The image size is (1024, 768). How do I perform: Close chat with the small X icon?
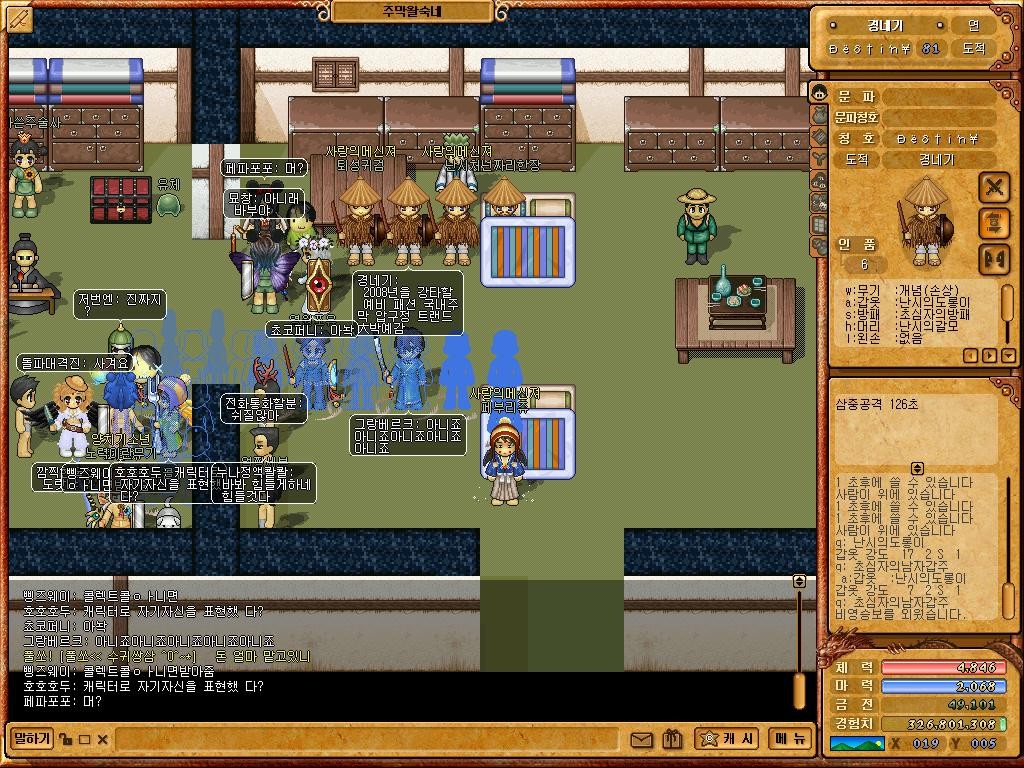103,740
